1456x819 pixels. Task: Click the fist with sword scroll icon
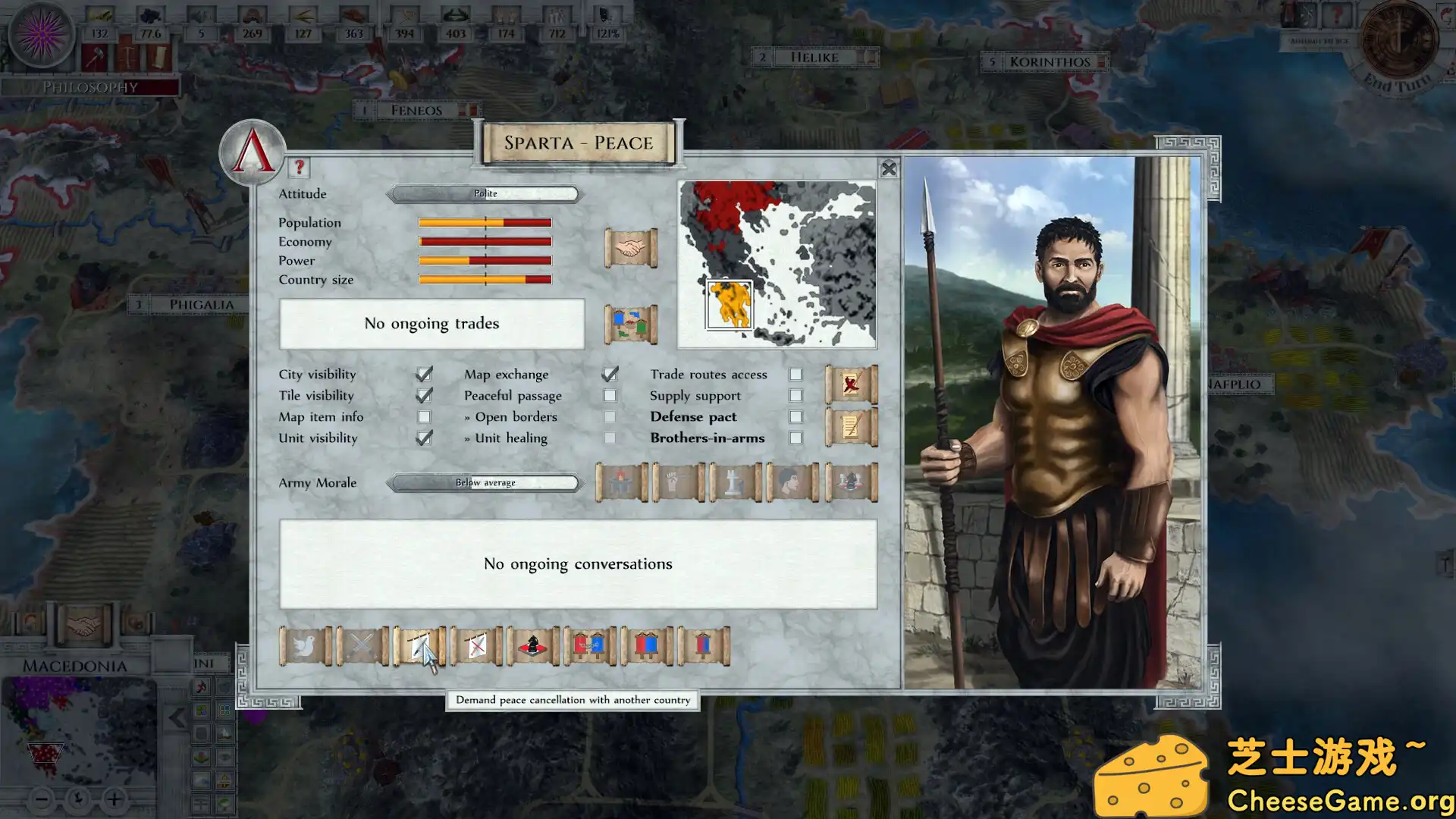coord(678,483)
